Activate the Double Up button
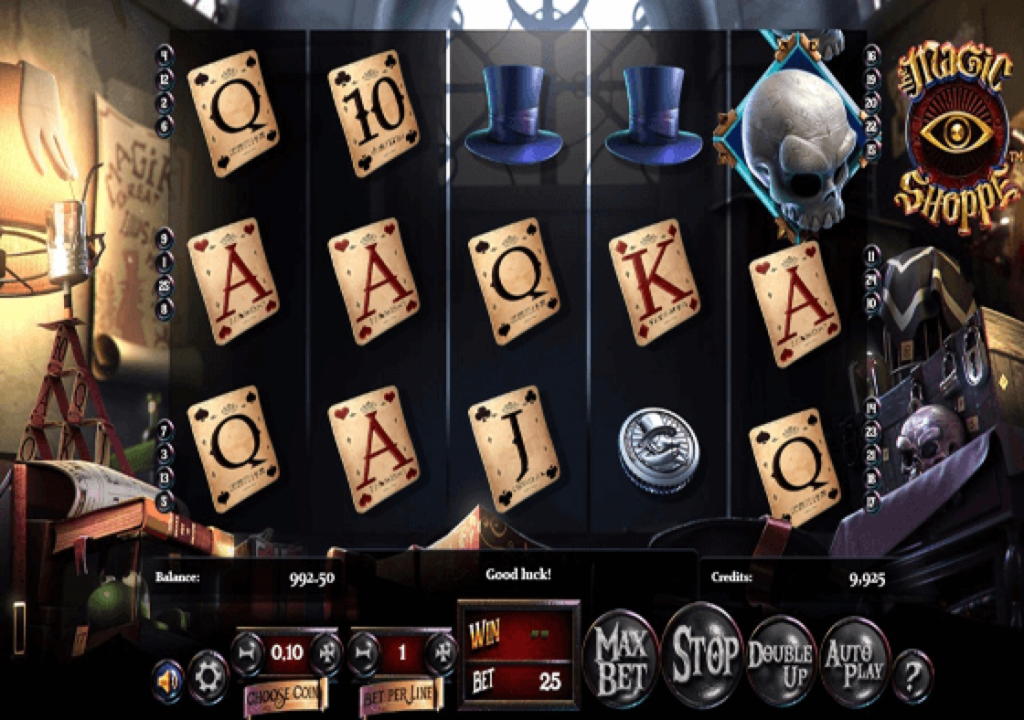Screen dimensions: 1024x720 click(x=780, y=657)
